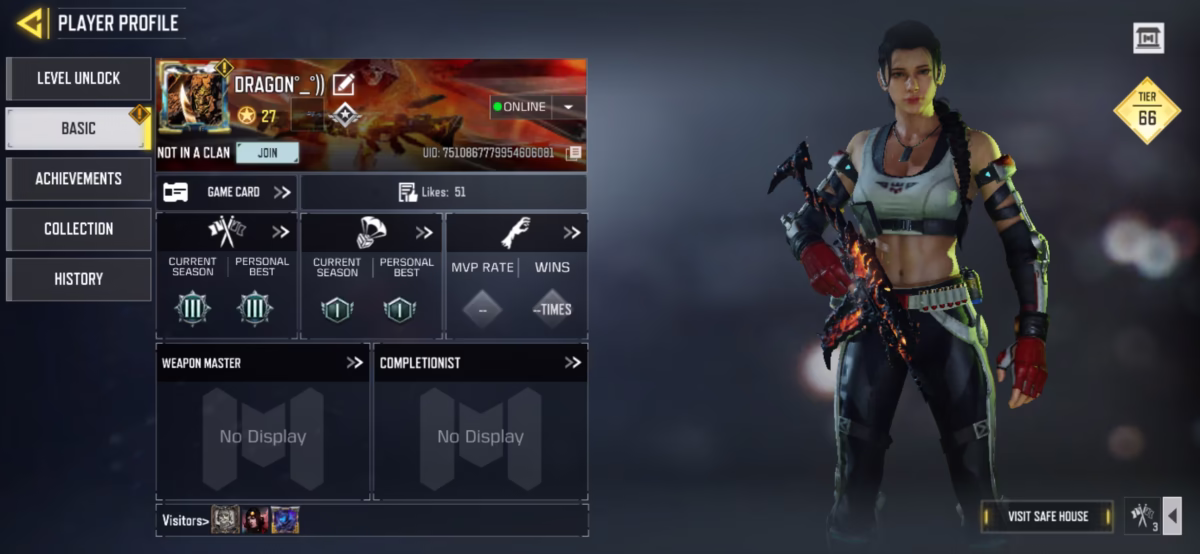Viewport: 1200px width, 554px height.
Task: Select the Basic profile tab
Action: tap(78, 128)
